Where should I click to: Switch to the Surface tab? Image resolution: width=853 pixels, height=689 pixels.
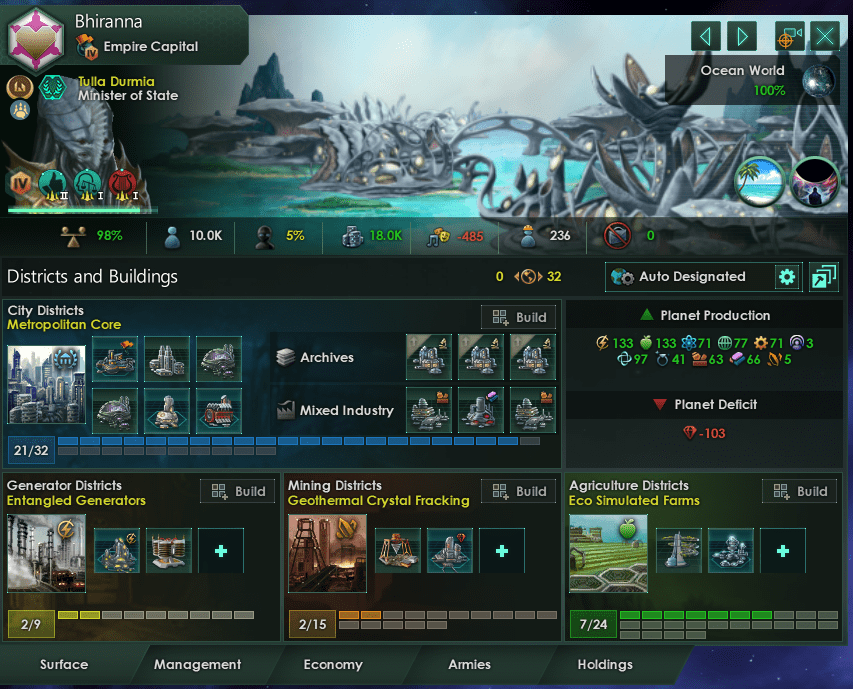coord(64,664)
